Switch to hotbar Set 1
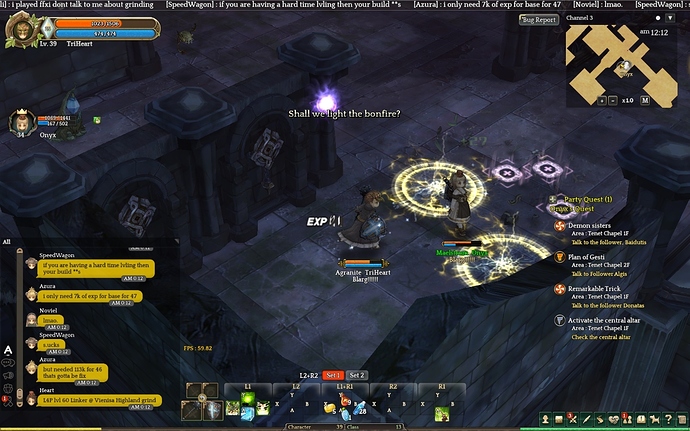Image resolution: width=690 pixels, height=431 pixels. [x=334, y=375]
